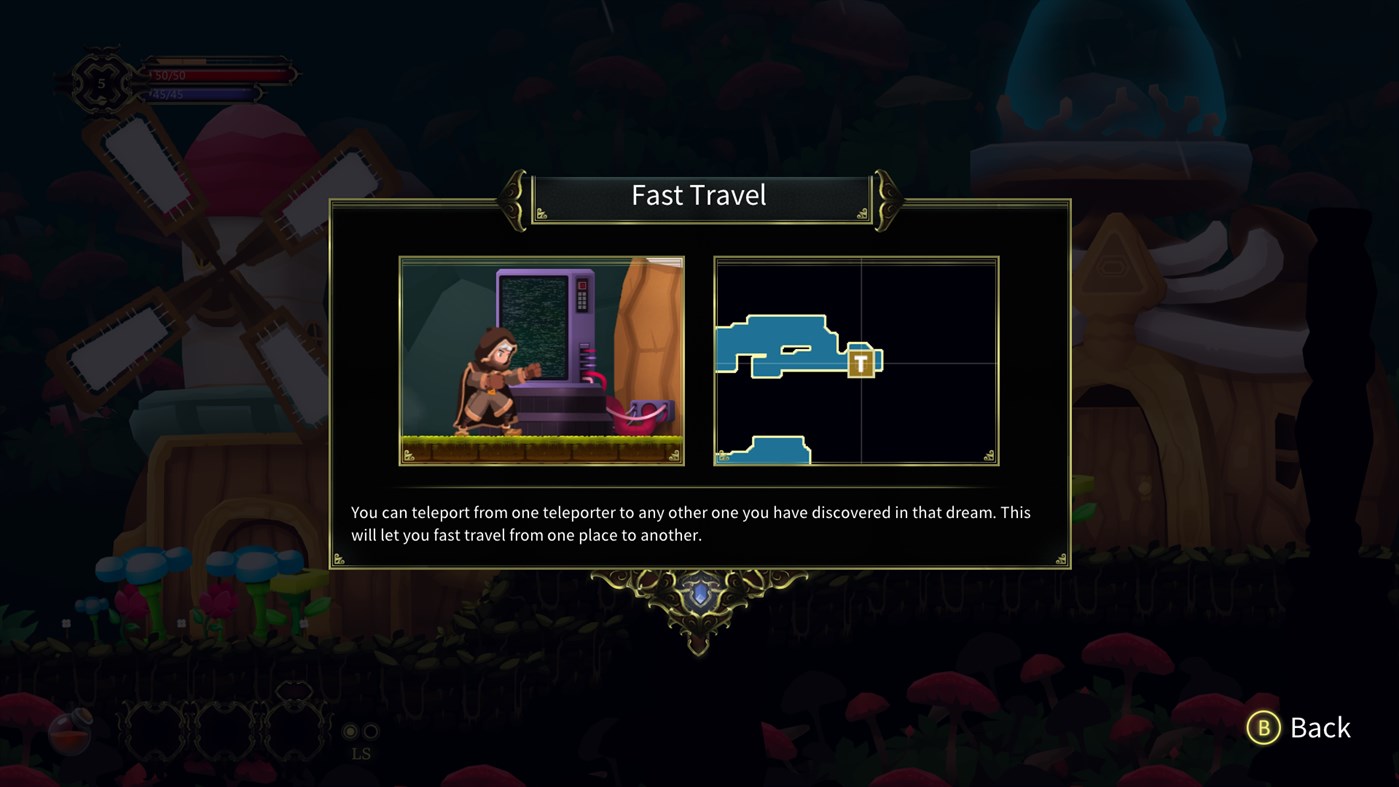Select the filled left page dot
The image size is (1399, 787).
pyautogui.click(x=350, y=731)
